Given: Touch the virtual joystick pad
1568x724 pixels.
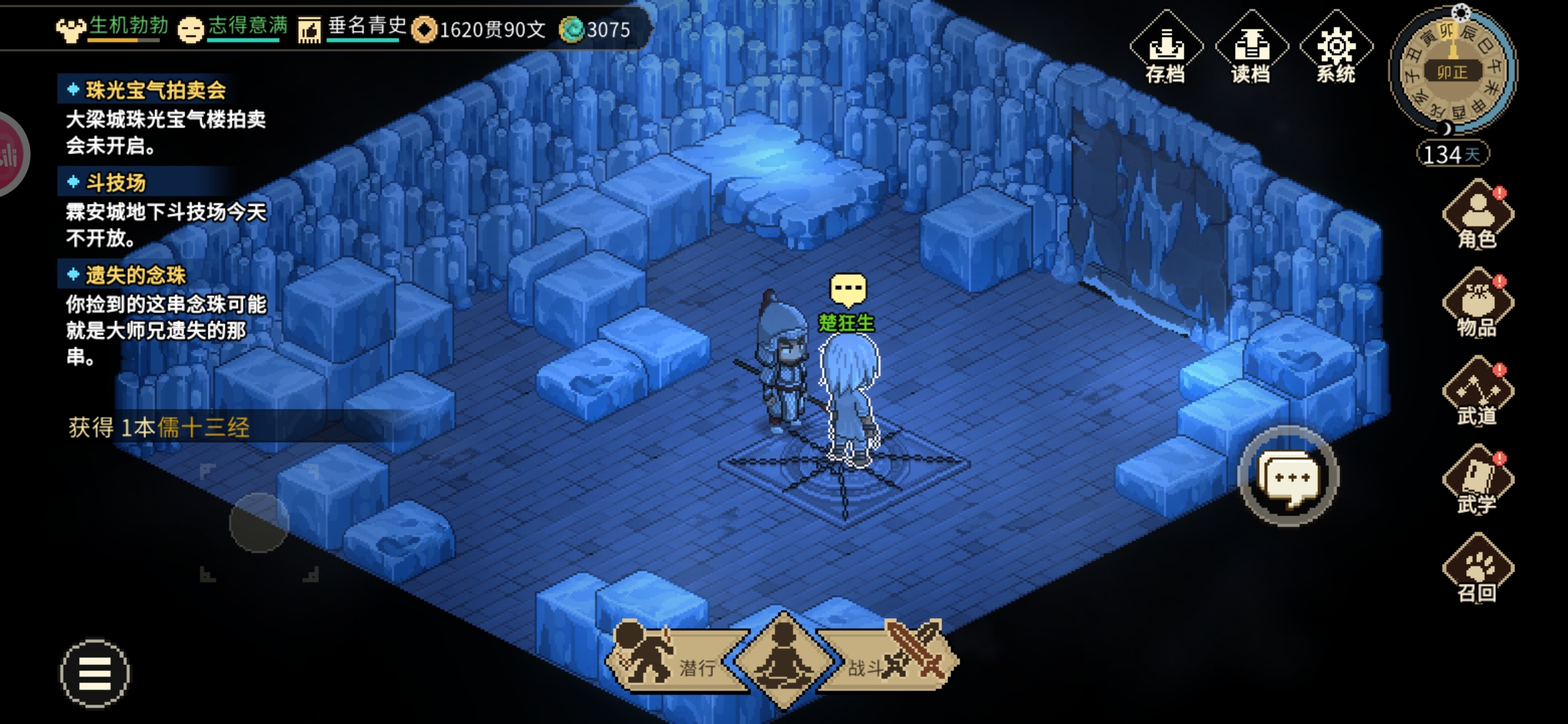Looking at the screenshot, I should 259,523.
